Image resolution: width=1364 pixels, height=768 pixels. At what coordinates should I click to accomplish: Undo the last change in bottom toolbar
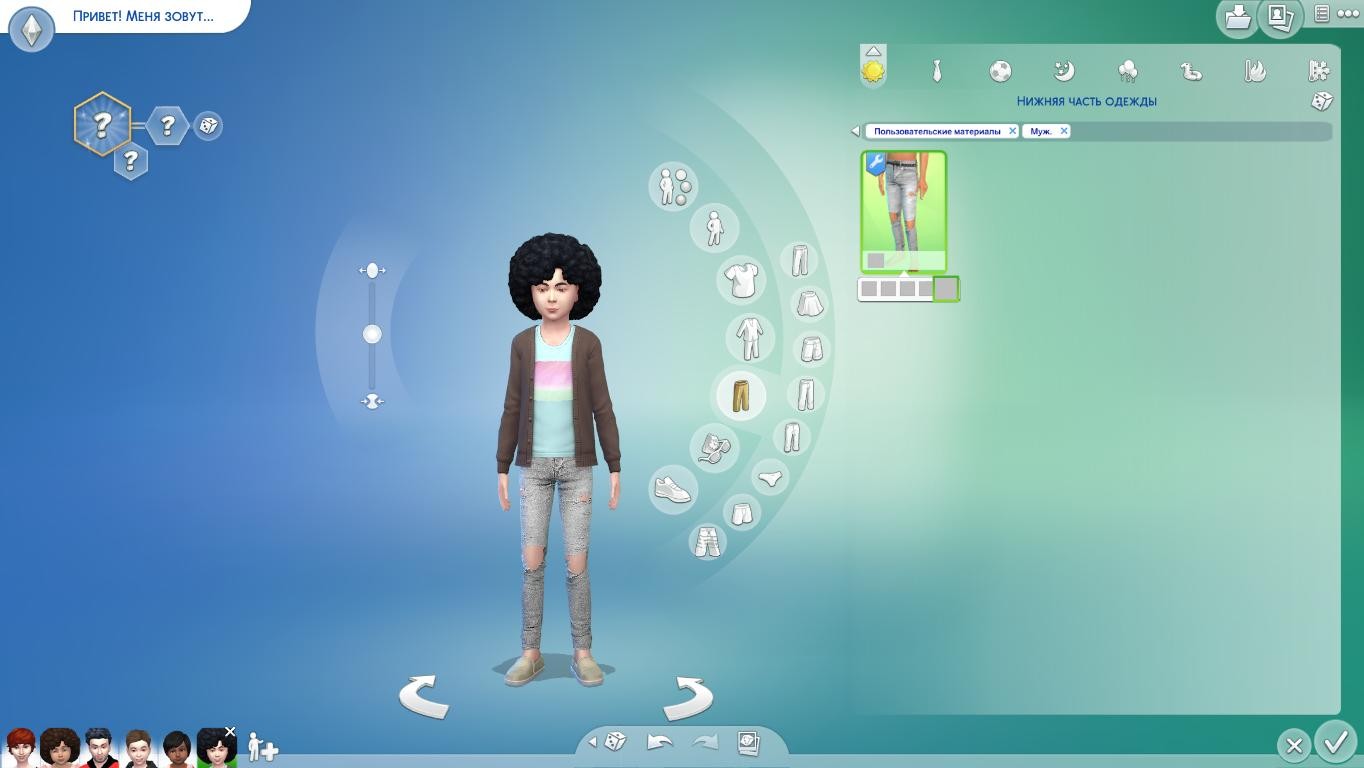[x=660, y=742]
